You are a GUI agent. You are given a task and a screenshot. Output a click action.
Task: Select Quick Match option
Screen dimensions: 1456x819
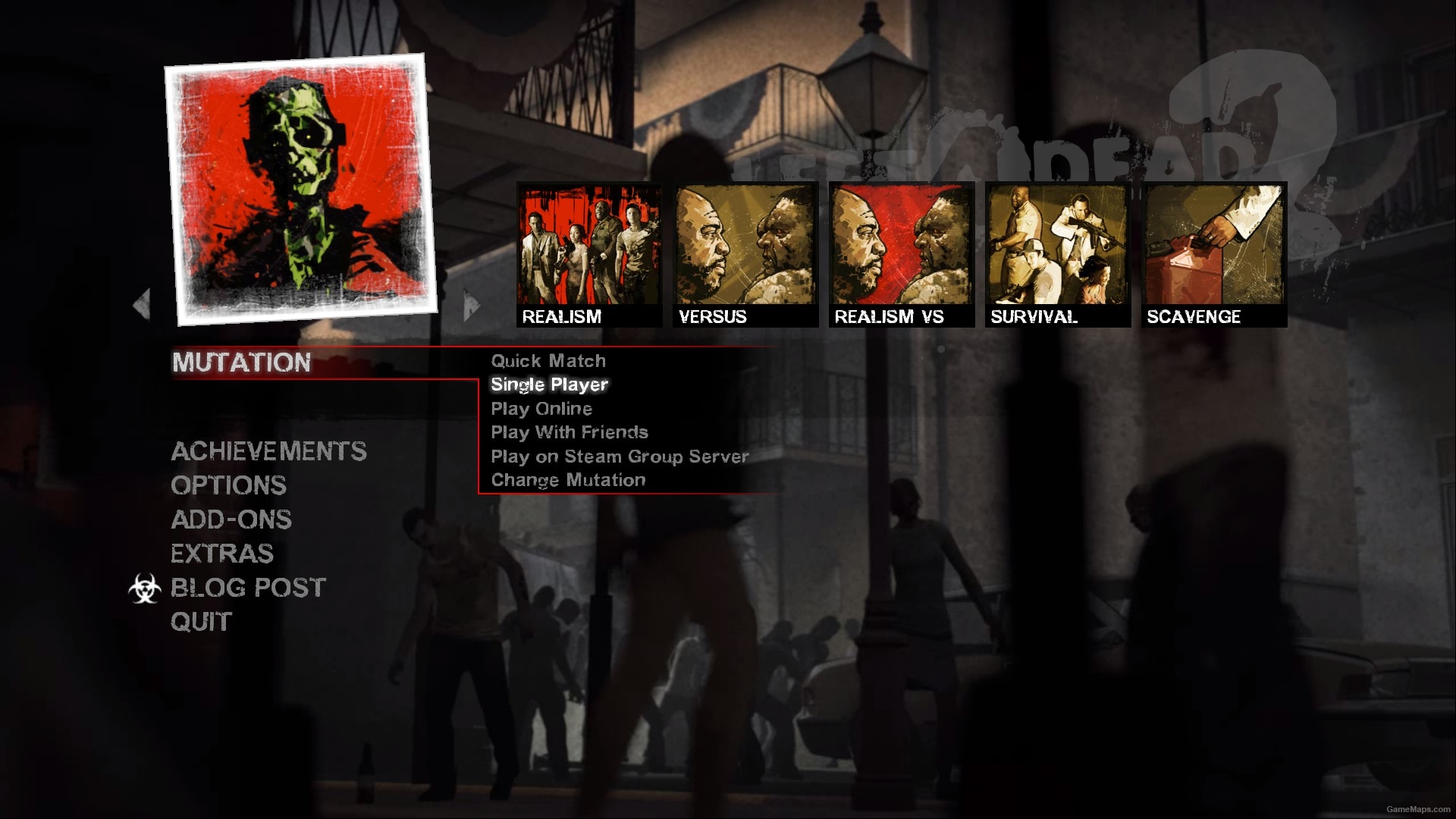548,361
